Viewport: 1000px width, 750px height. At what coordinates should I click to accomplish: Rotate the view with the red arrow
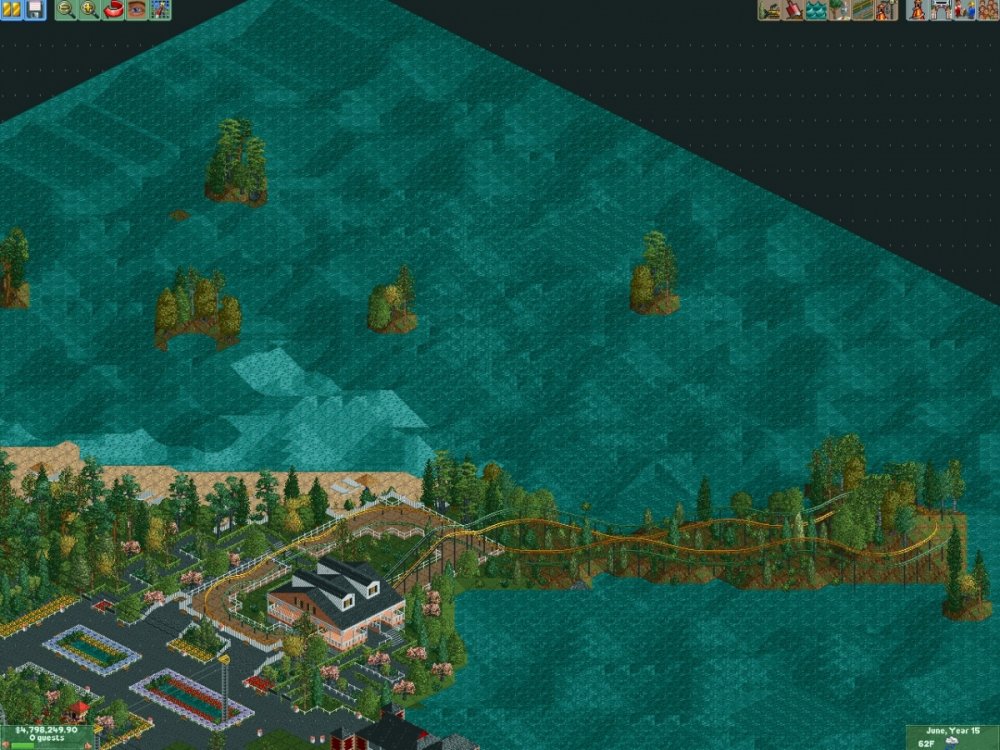coord(113,10)
